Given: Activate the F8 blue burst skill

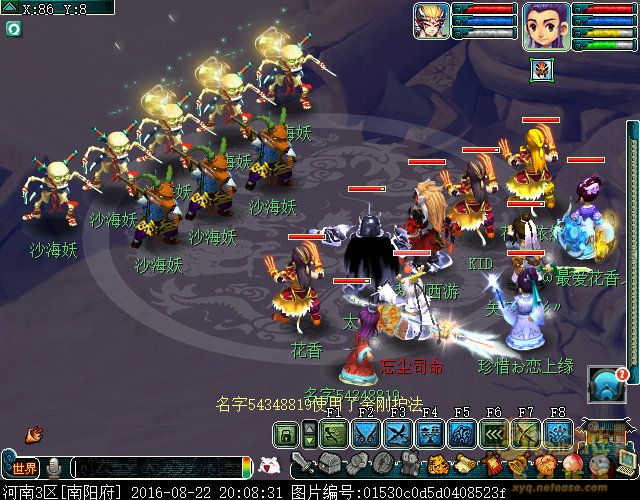Looking at the screenshot, I should (558, 433).
